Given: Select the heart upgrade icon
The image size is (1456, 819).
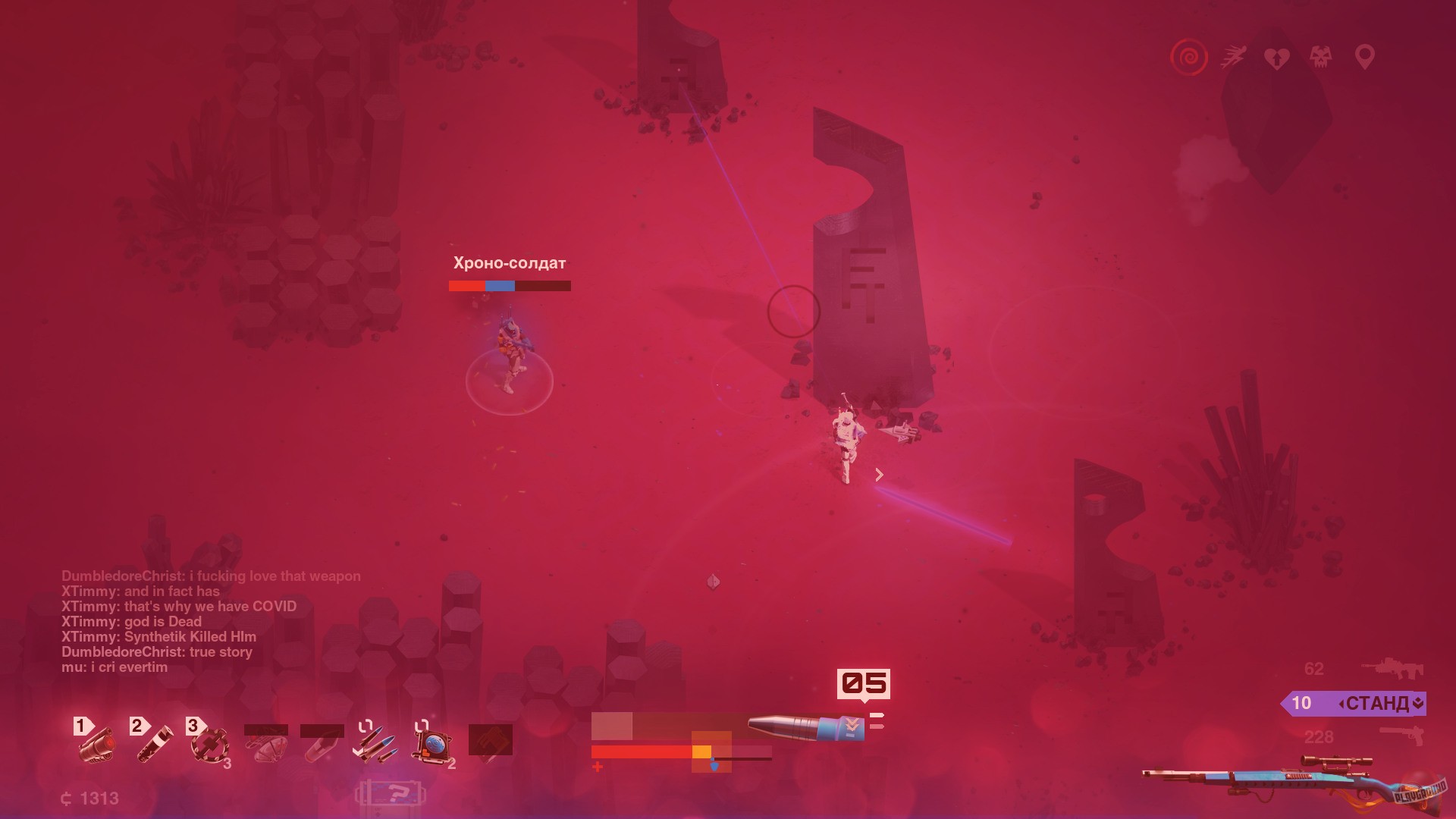Looking at the screenshot, I should [1277, 58].
